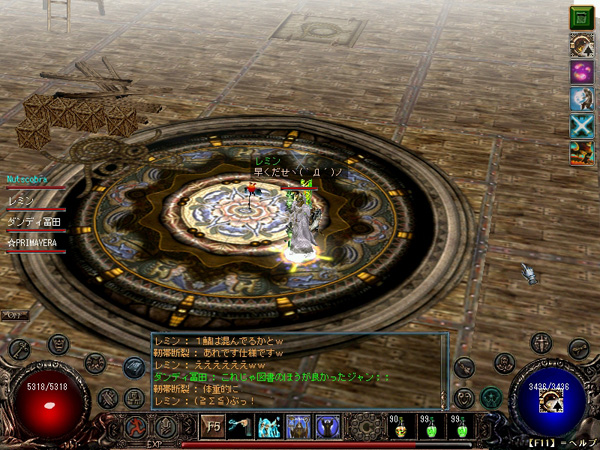The height and width of the screenshot is (450, 600).
Task: Select party member ☆PRIMAVERA
Action: 34,243
